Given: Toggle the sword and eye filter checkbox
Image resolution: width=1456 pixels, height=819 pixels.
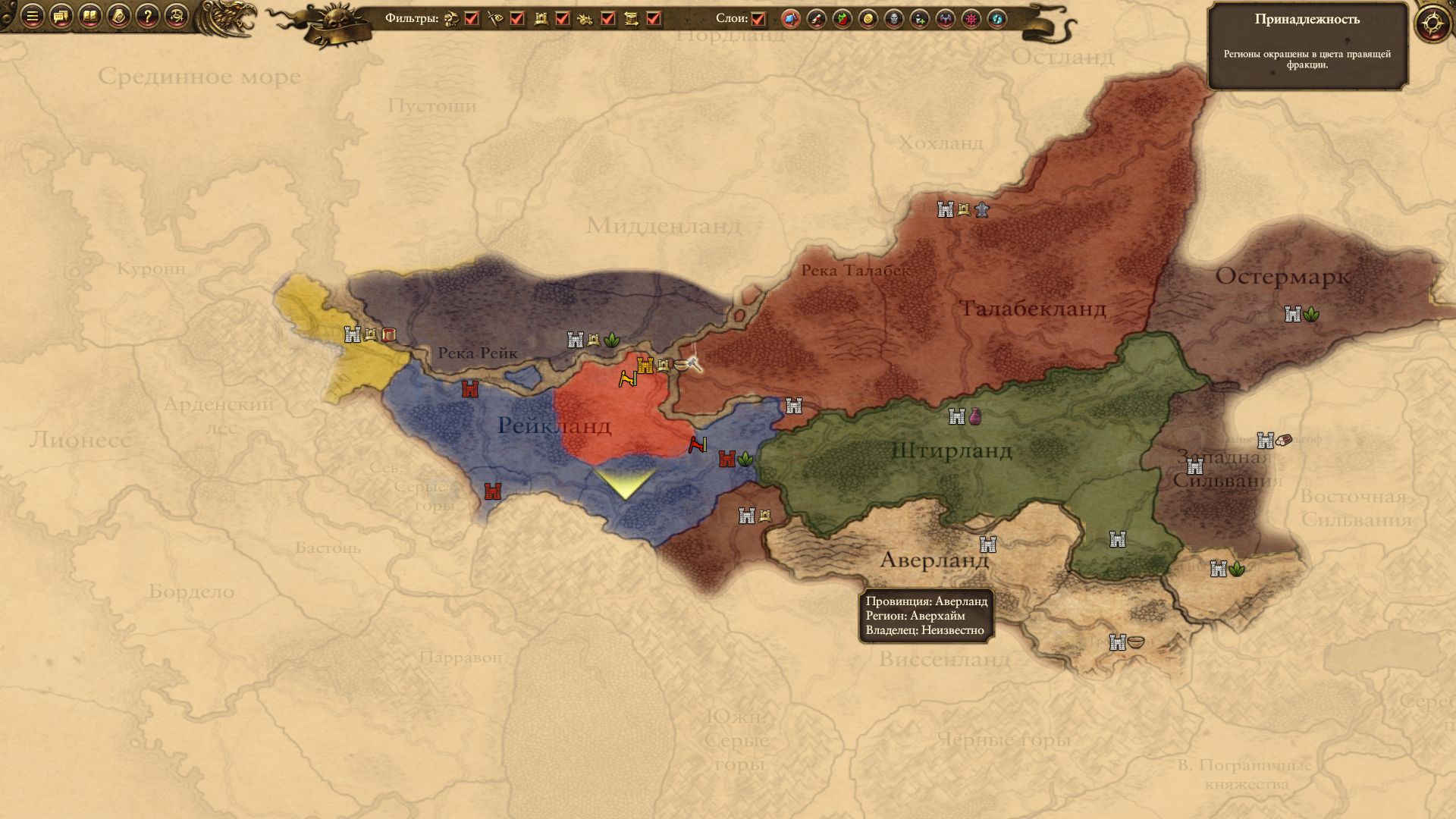Looking at the screenshot, I should 517,19.
